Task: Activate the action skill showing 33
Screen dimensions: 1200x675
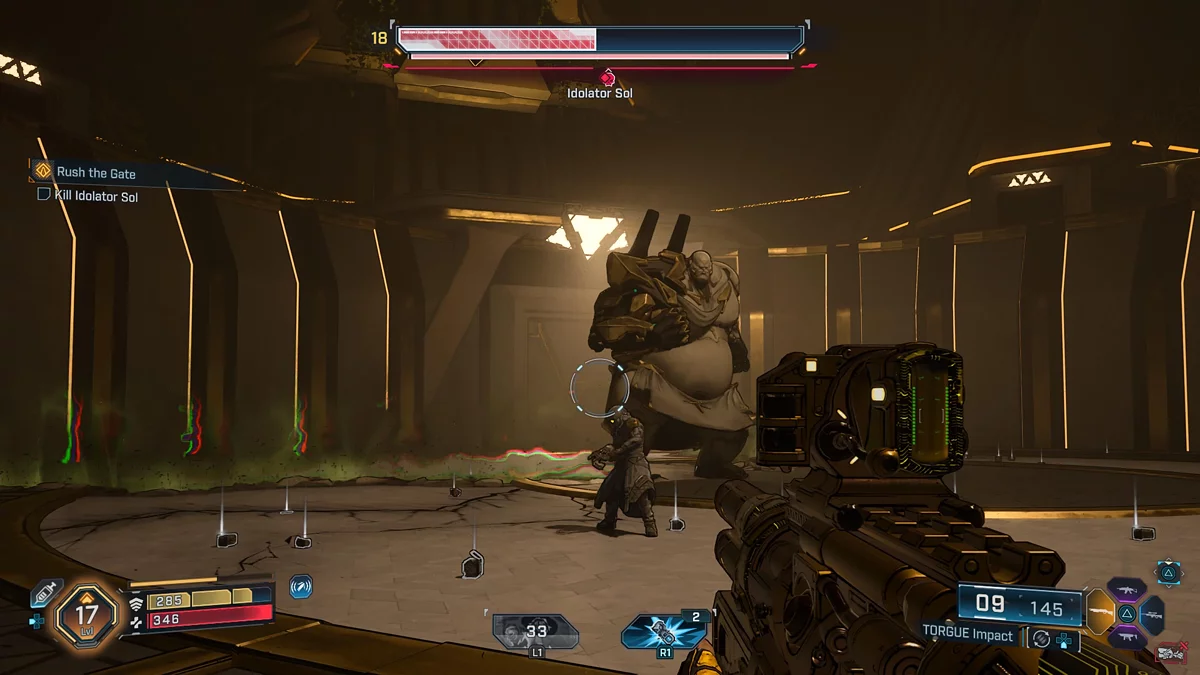Action: click(x=535, y=631)
